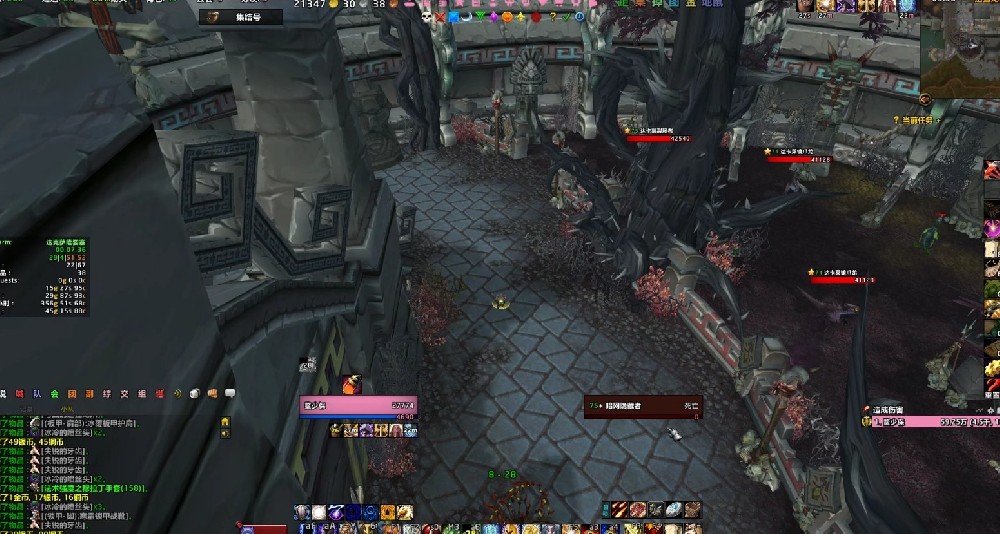Click the dice roll icon above chat

(194, 393)
